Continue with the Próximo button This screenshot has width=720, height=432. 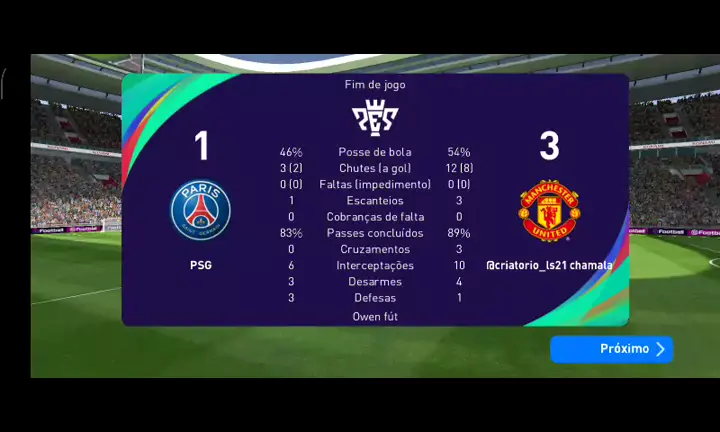coord(611,349)
